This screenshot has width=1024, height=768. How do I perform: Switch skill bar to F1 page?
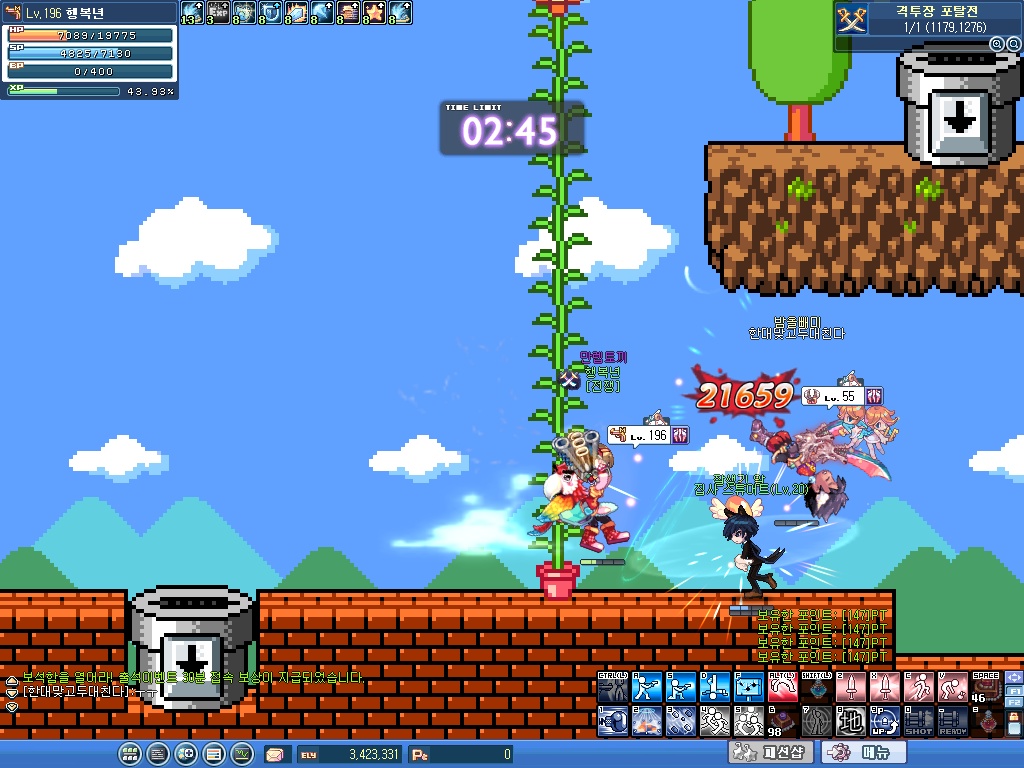click(1013, 690)
